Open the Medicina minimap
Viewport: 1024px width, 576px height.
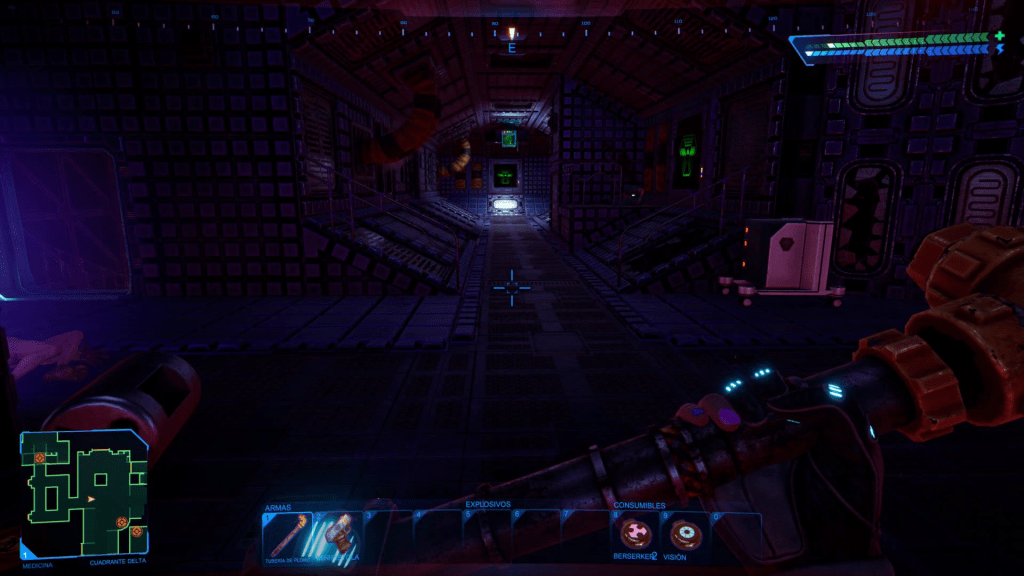click(84, 494)
